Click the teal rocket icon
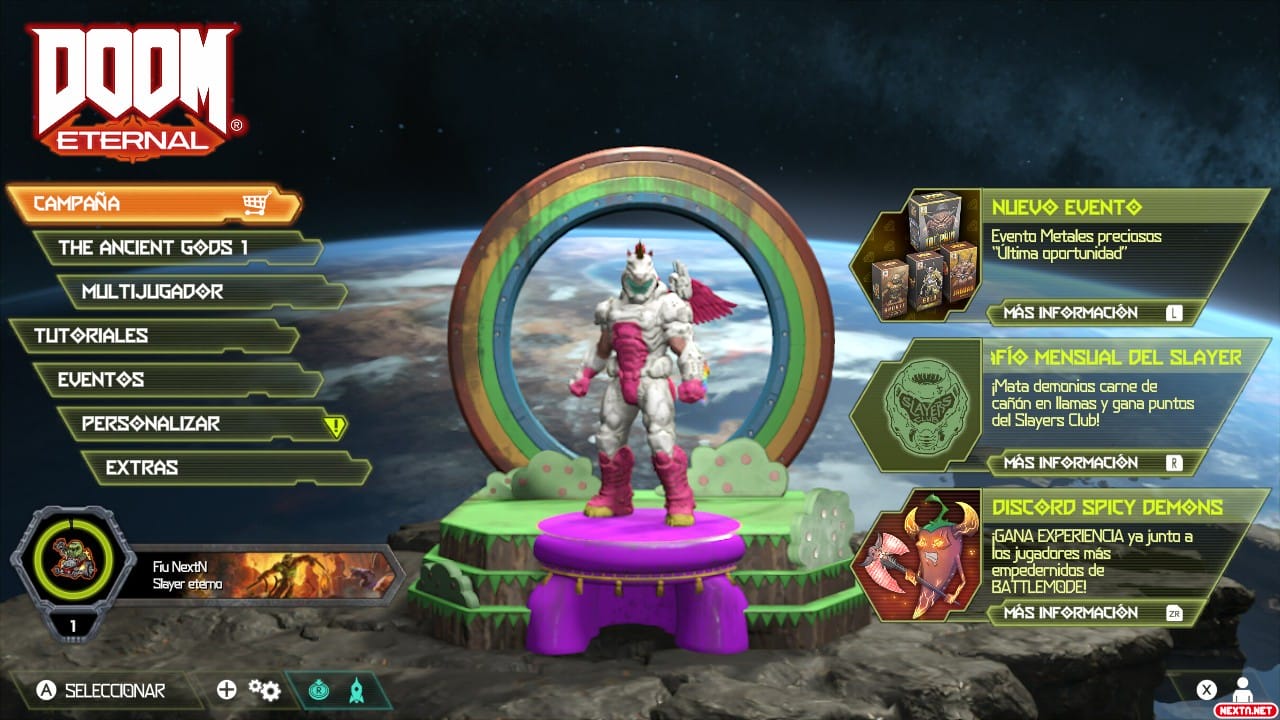The image size is (1280, 720). tap(356, 691)
